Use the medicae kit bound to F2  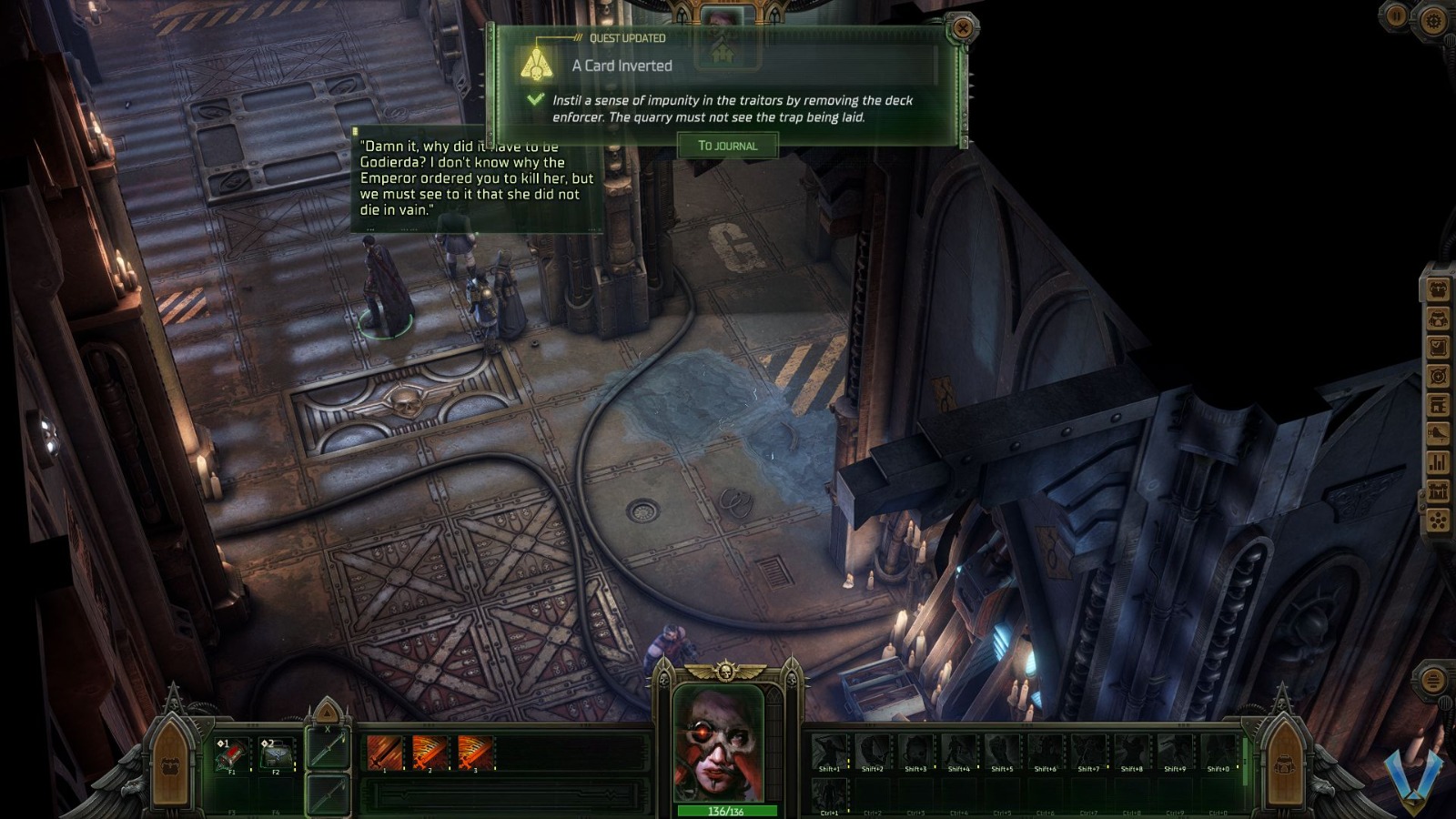[x=275, y=754]
